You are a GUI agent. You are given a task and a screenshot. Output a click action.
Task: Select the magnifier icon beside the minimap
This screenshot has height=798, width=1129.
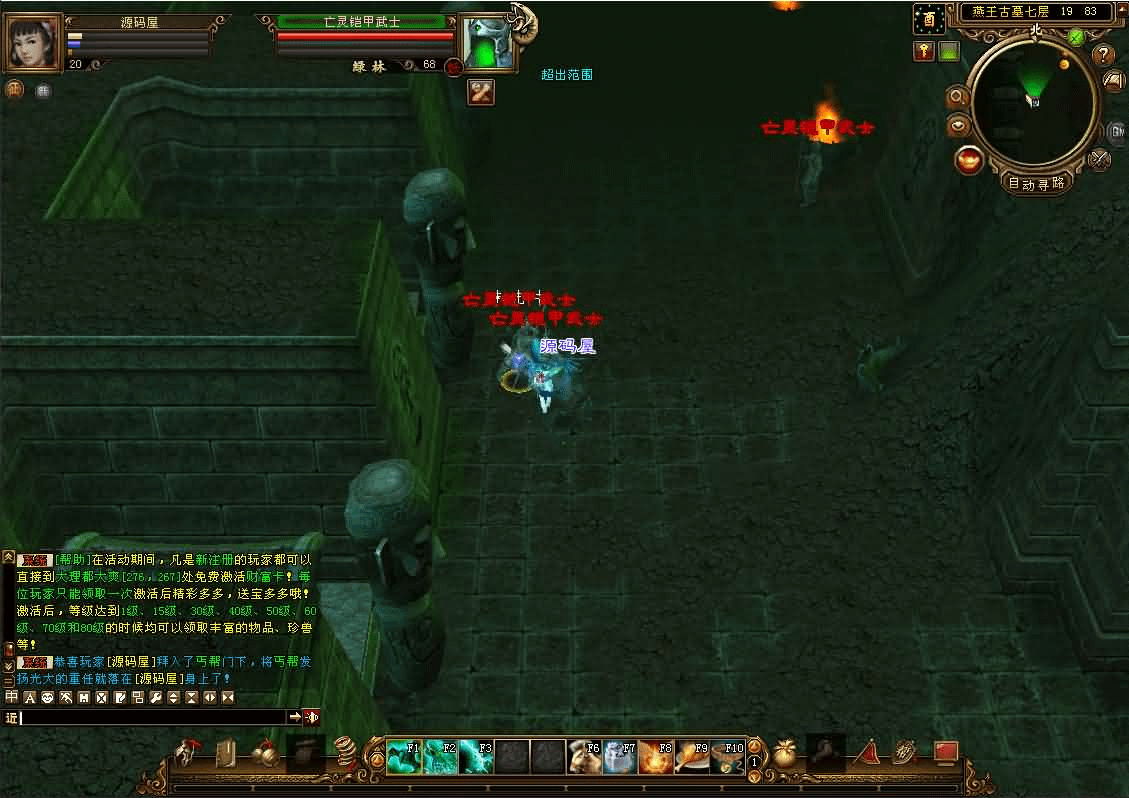957,97
